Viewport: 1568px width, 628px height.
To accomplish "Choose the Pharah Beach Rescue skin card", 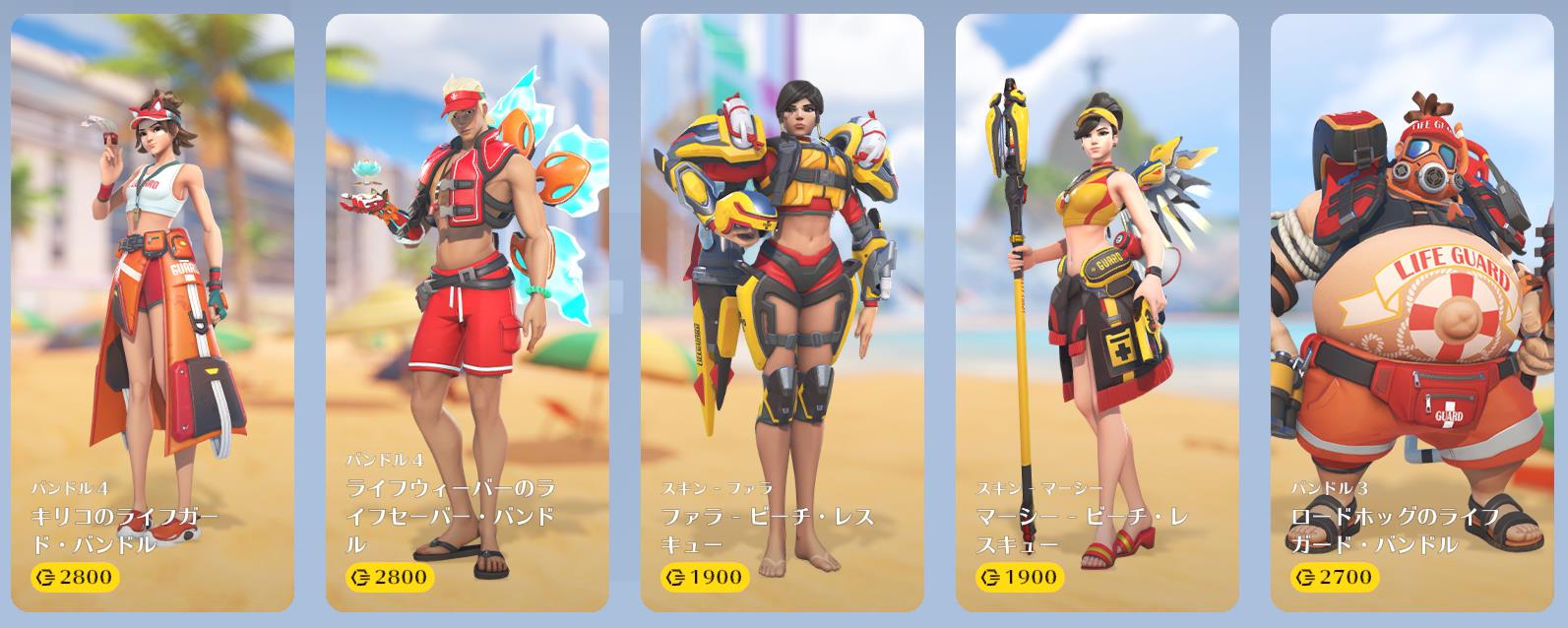I will tap(783, 313).
